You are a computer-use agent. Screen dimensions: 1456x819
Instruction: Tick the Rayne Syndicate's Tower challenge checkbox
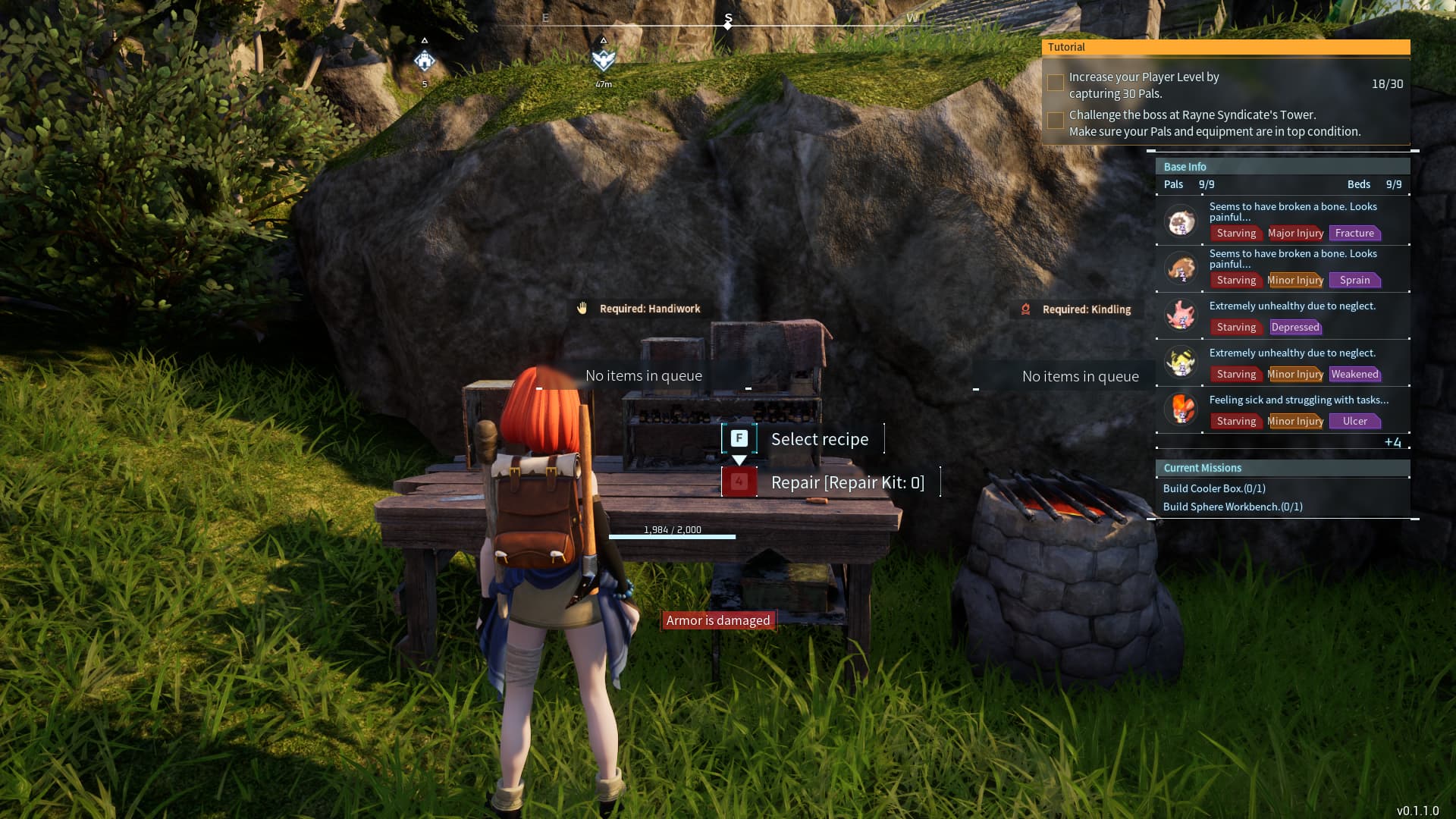[x=1055, y=120]
